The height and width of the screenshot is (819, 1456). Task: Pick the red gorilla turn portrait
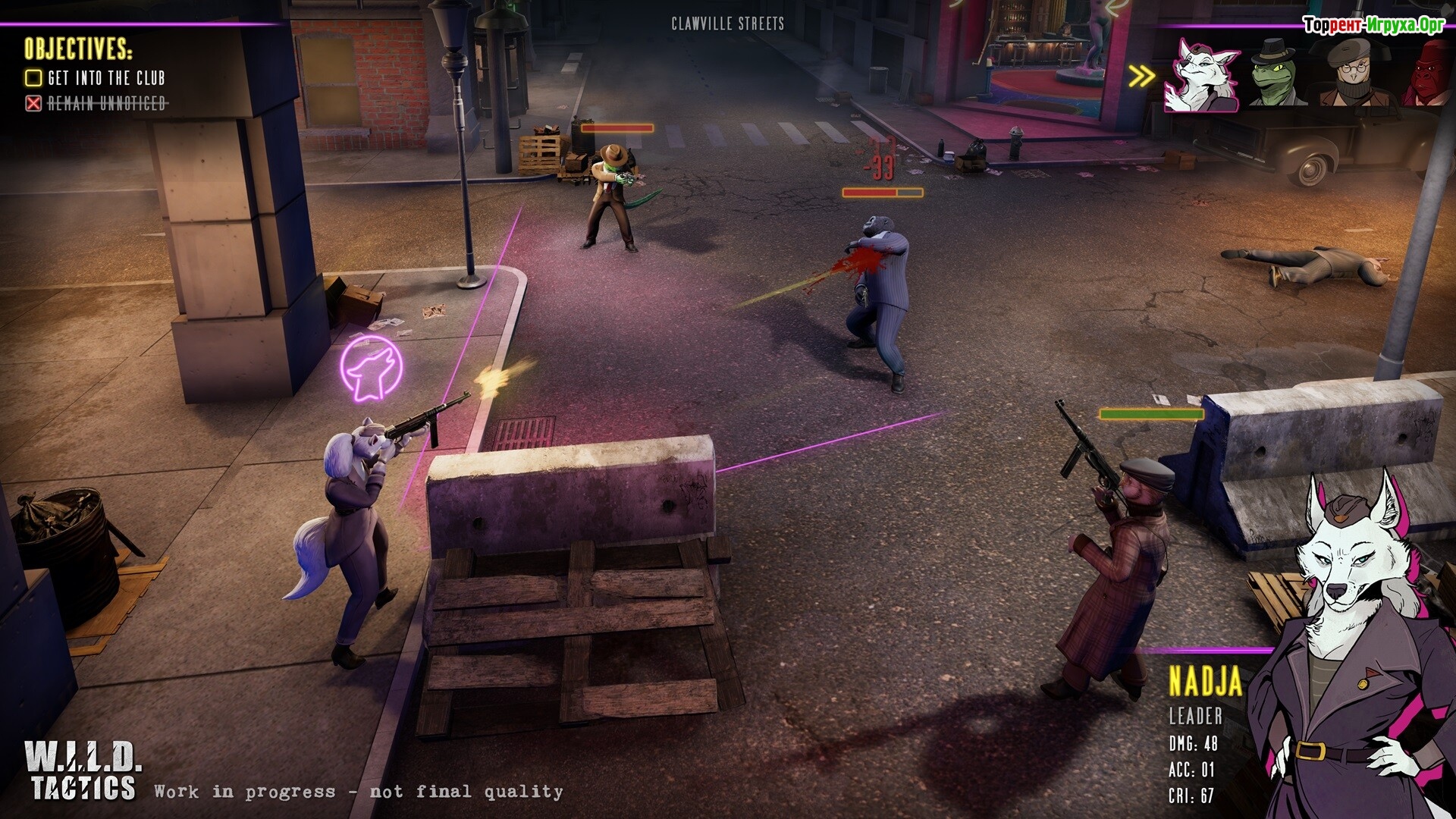click(1427, 76)
